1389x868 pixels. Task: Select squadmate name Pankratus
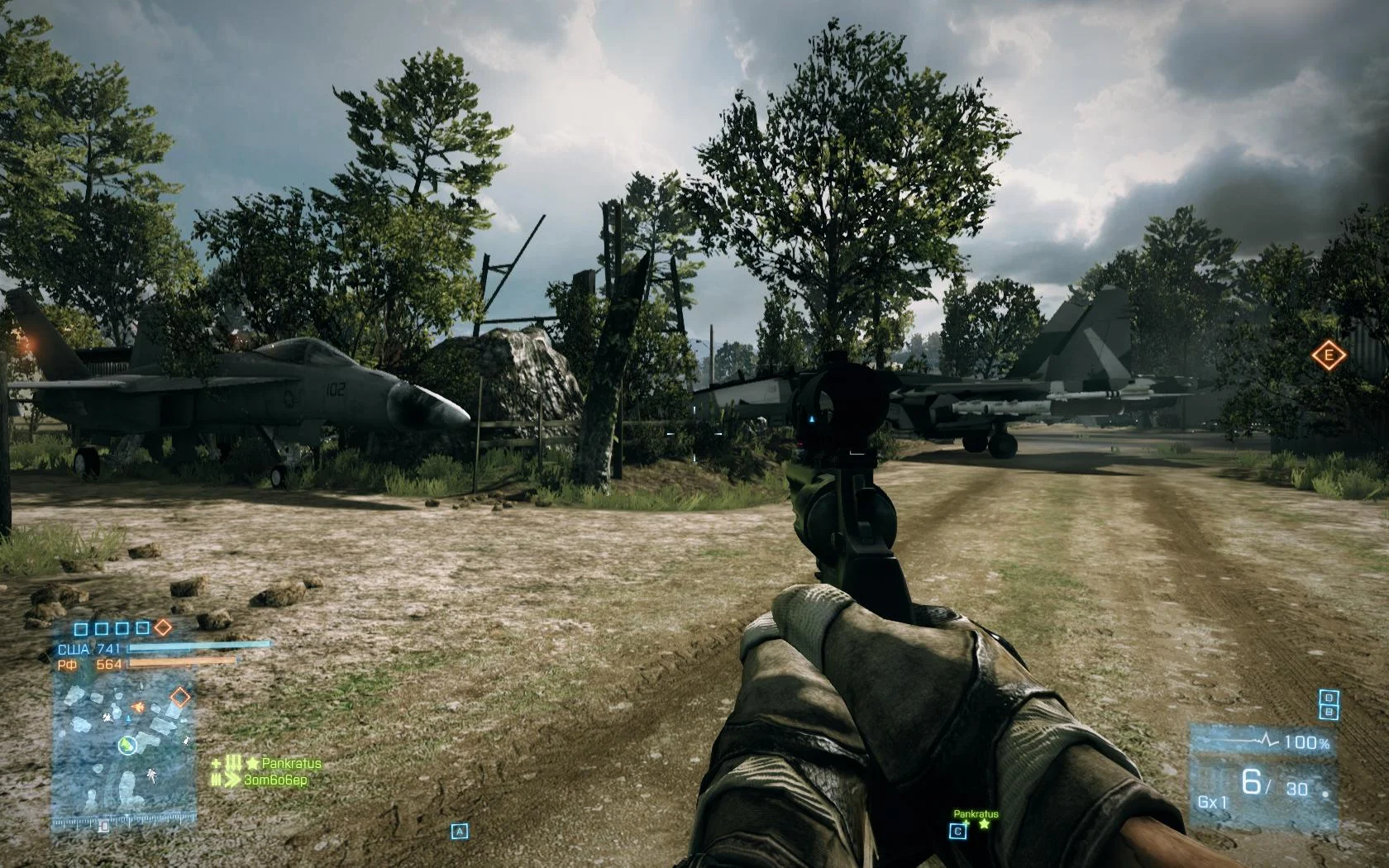point(291,763)
